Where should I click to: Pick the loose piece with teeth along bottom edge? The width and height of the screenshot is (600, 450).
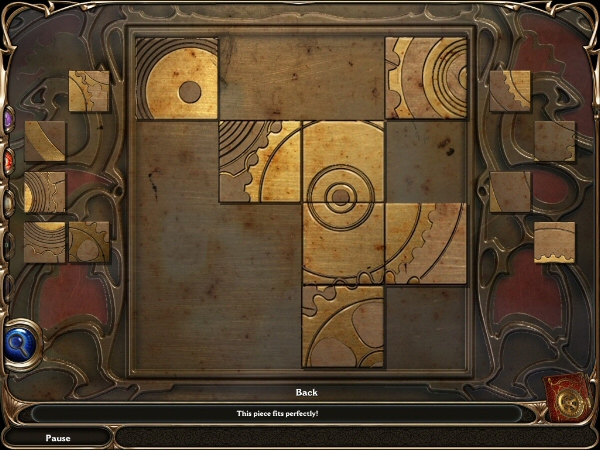click(554, 242)
